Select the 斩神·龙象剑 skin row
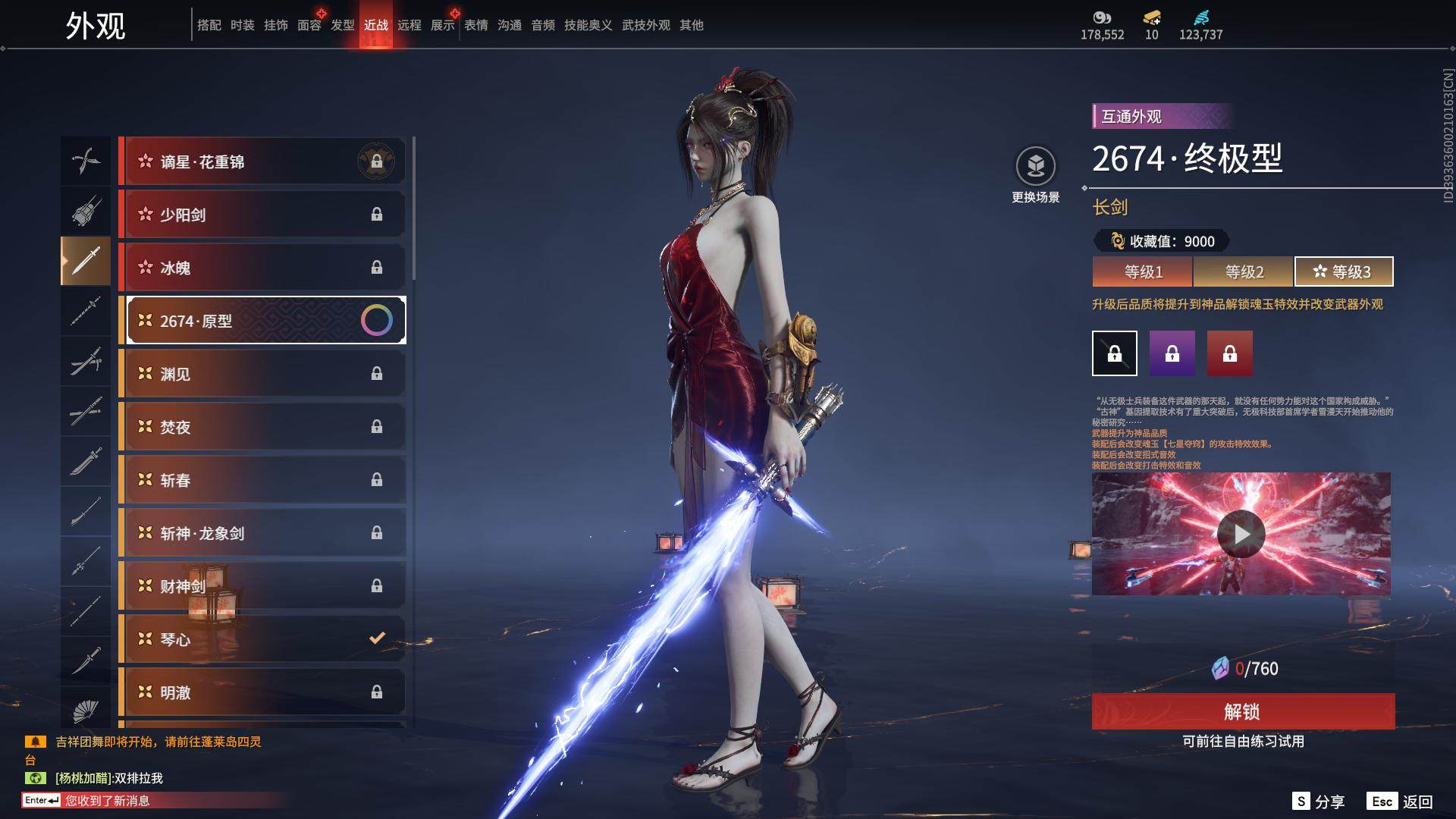This screenshot has height=819, width=1456. 262,533
